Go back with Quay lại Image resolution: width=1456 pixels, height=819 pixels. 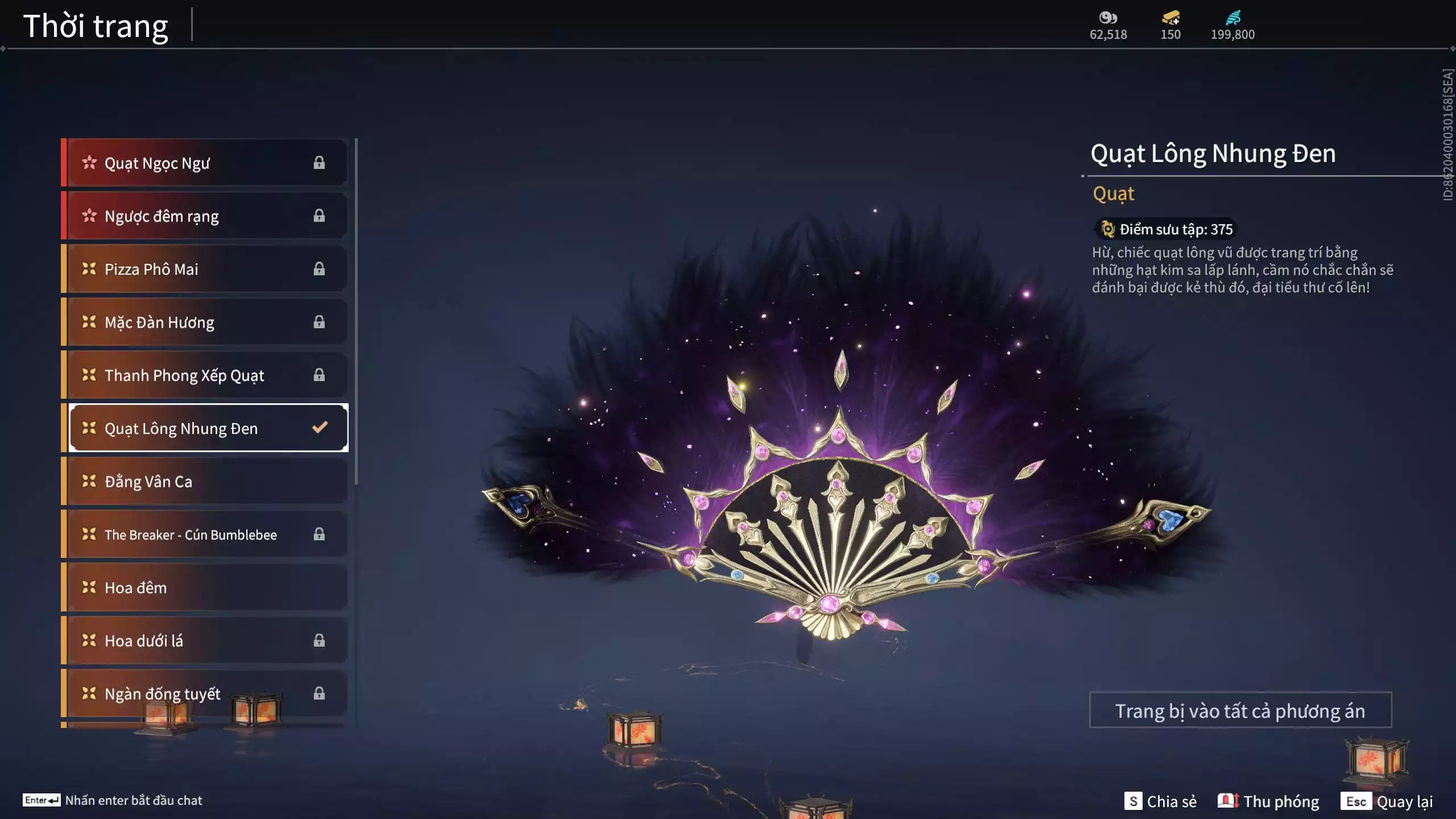1387,801
